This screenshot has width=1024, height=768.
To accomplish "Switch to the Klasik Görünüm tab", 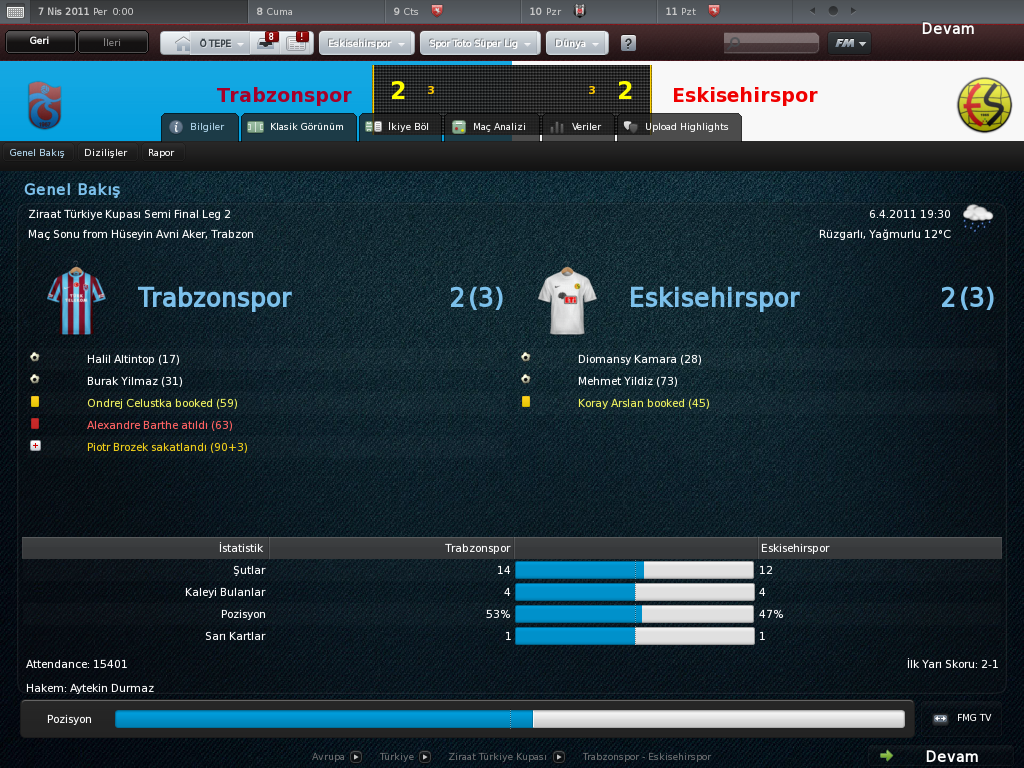I will tap(298, 127).
